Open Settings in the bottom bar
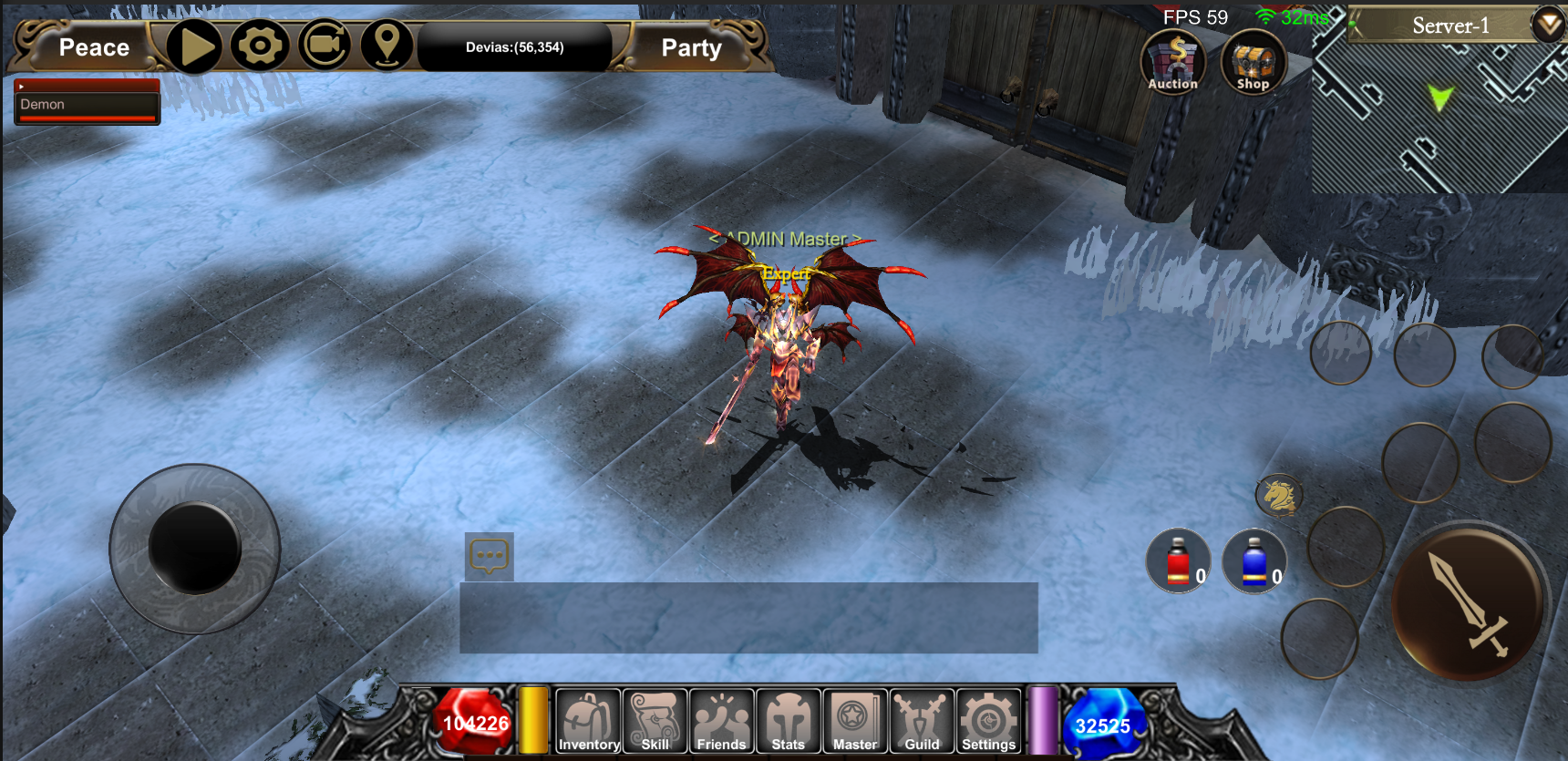 pyautogui.click(x=988, y=722)
